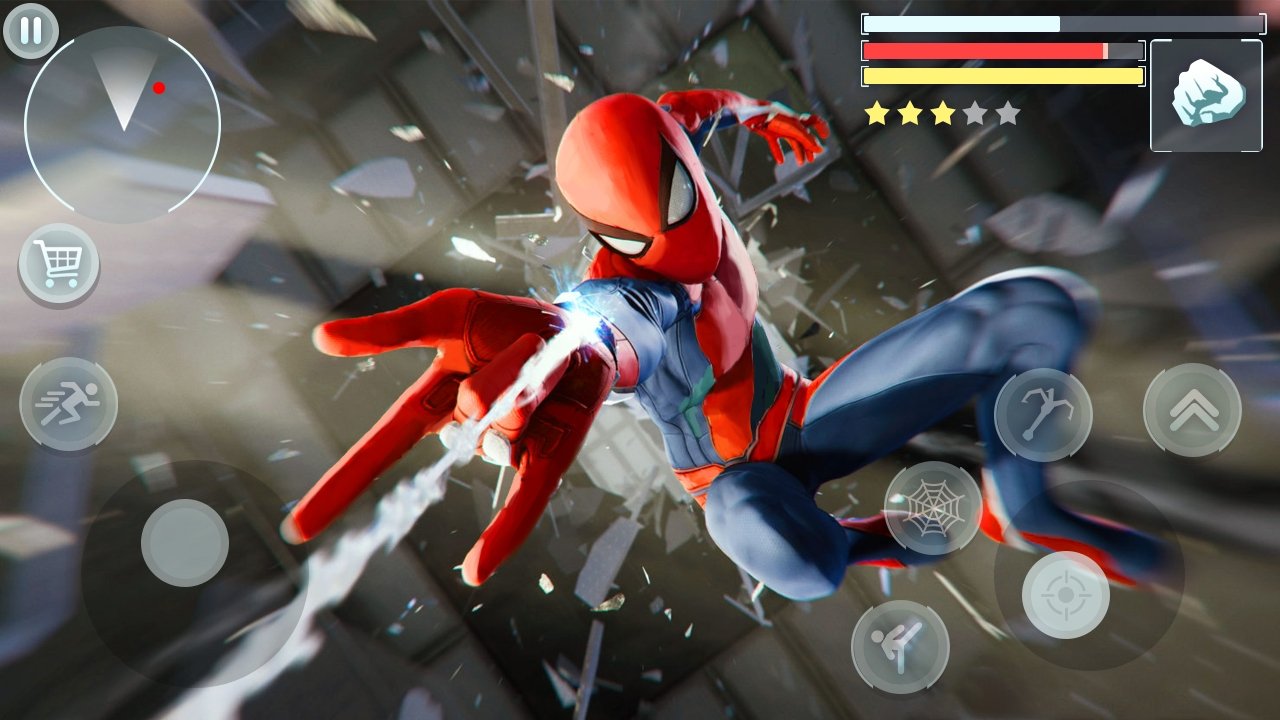Pause the game with the pause button
Viewport: 1280px width, 720px height.
point(31,31)
